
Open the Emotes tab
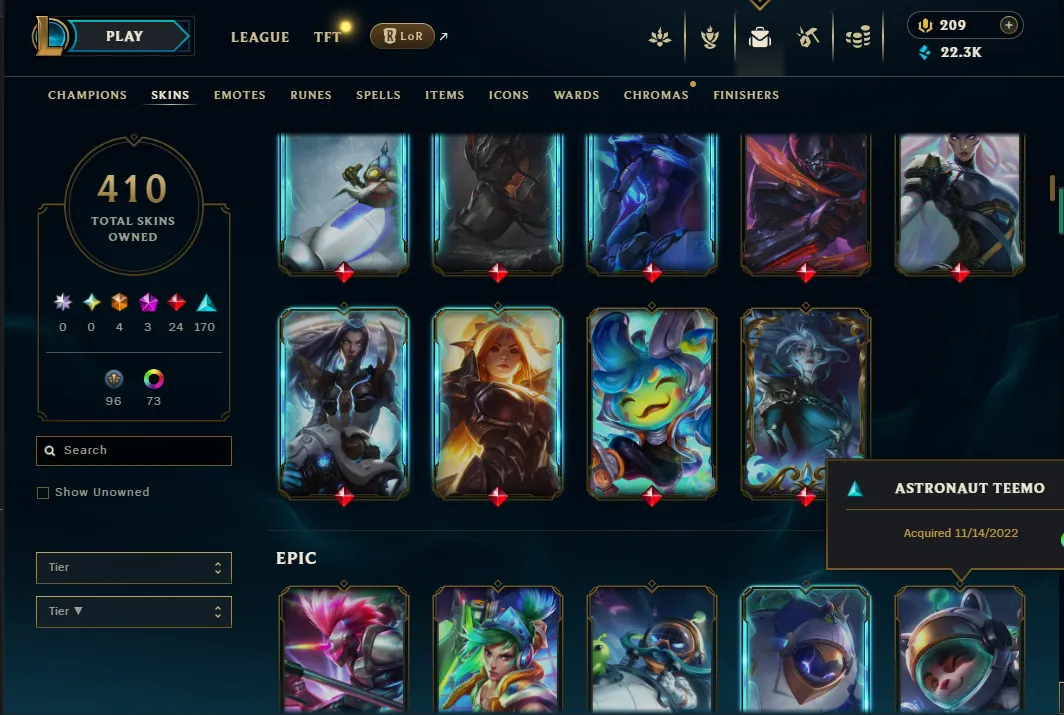240,95
